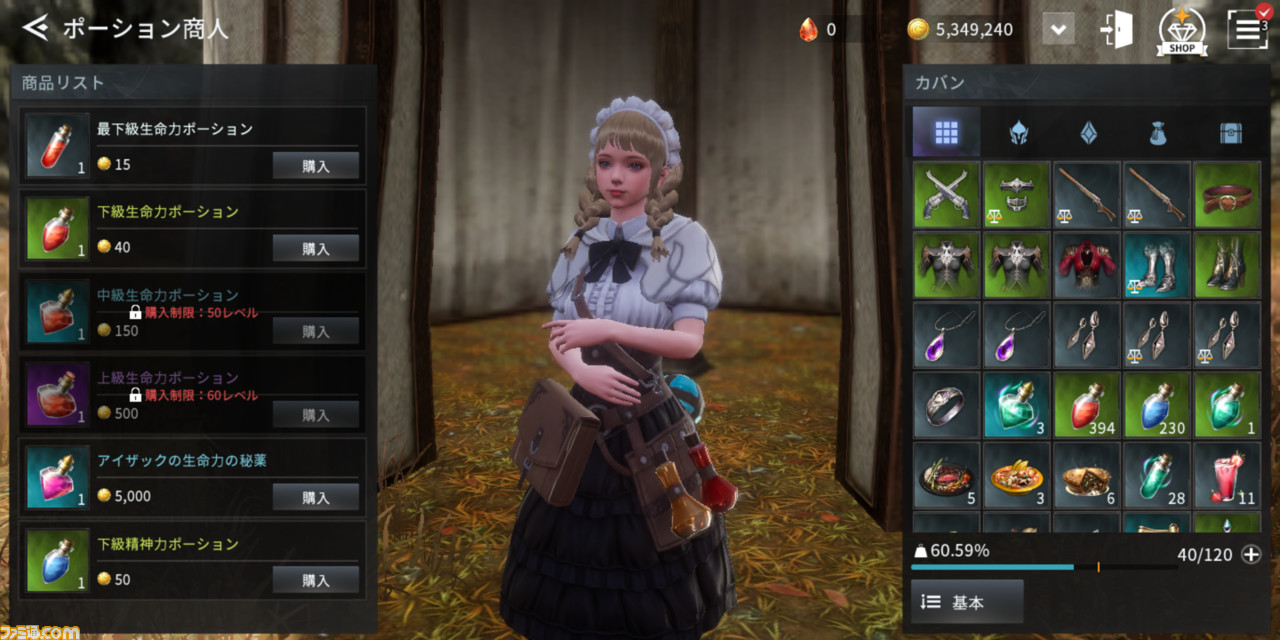Open the diamond SHOP icon
The height and width of the screenshot is (640, 1280).
1181,29
